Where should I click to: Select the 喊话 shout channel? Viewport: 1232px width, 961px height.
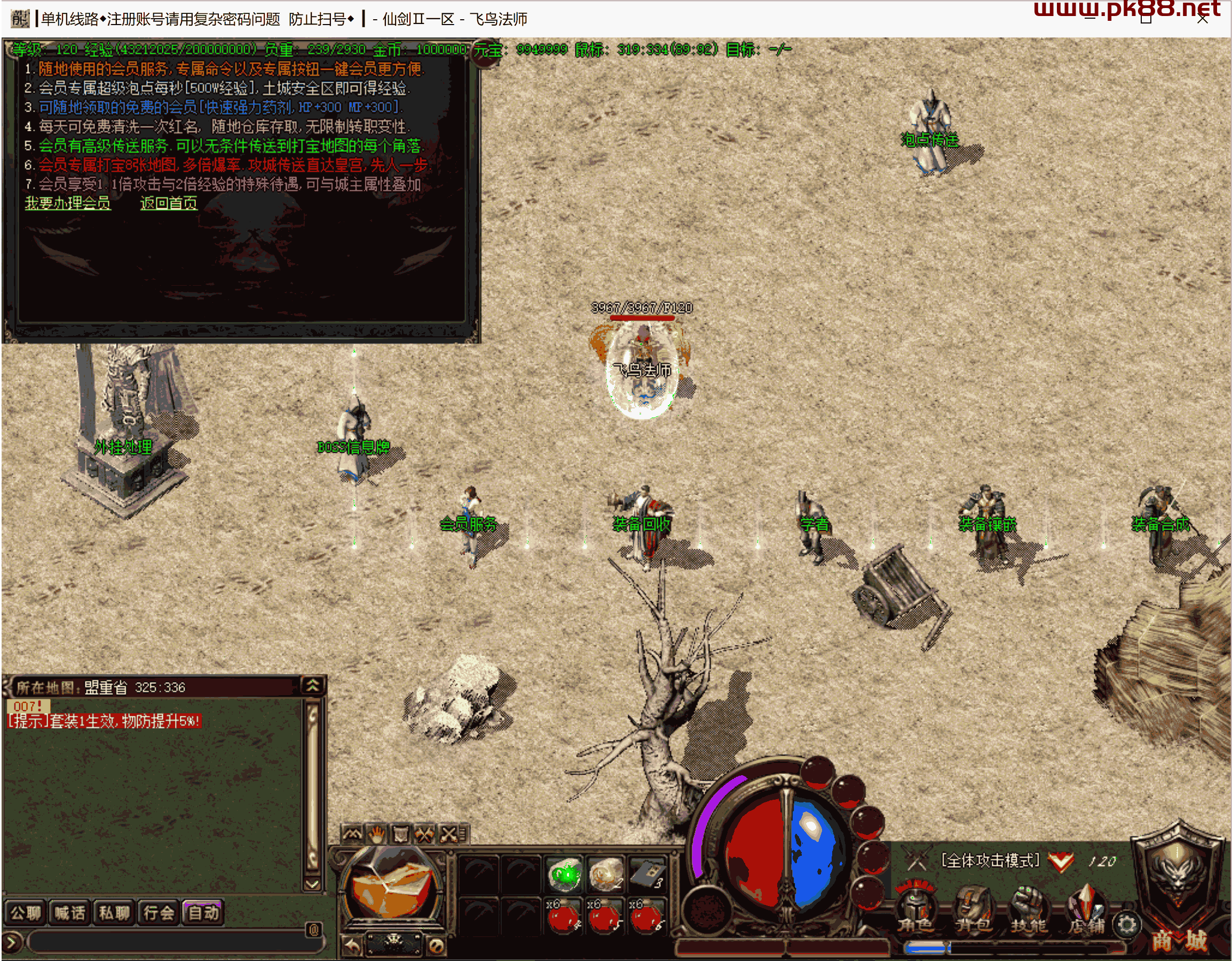[70, 912]
